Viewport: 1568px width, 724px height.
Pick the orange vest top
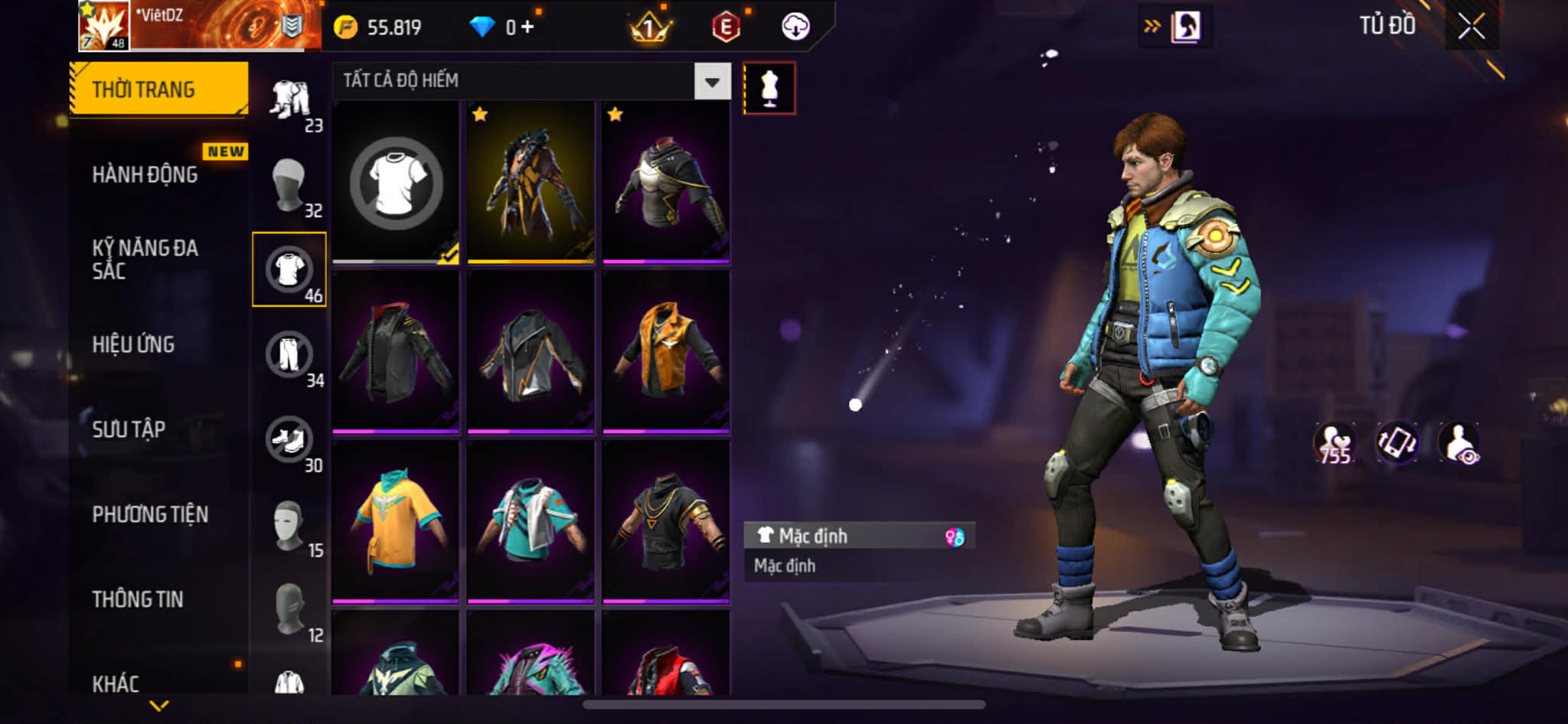[665, 351]
